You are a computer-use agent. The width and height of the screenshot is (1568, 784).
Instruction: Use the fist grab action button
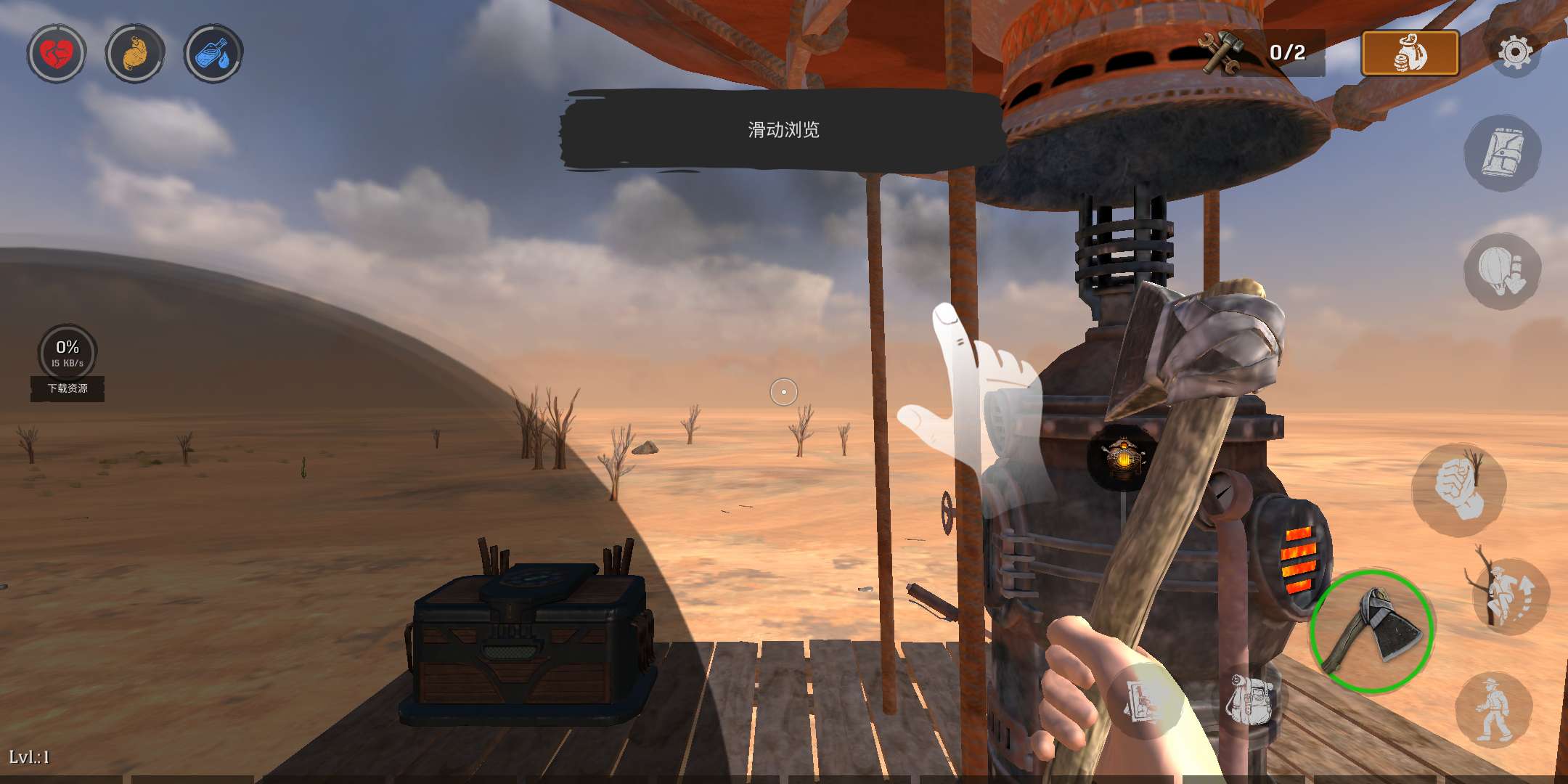(1459, 489)
